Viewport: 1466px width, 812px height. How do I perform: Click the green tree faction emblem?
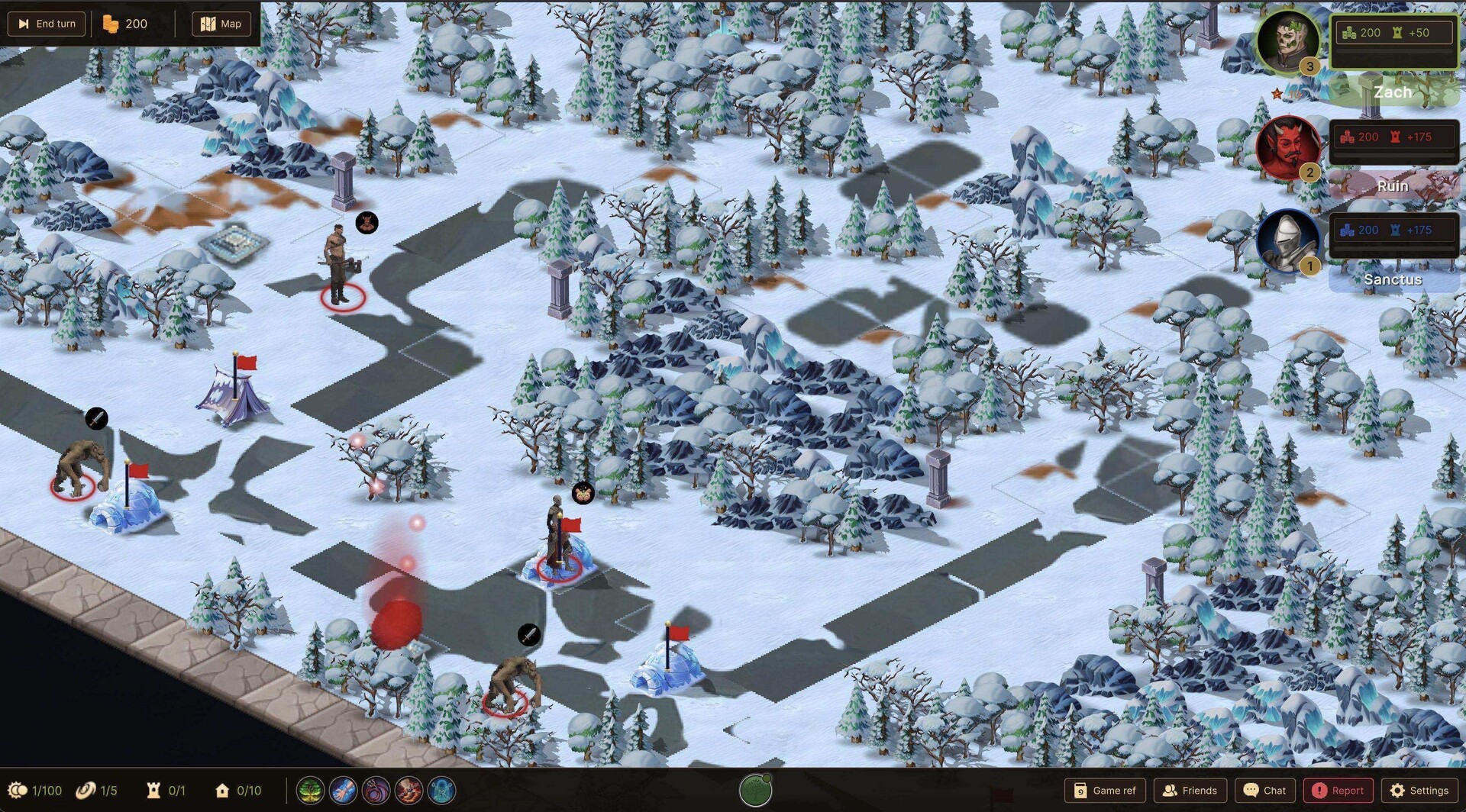(x=755, y=791)
